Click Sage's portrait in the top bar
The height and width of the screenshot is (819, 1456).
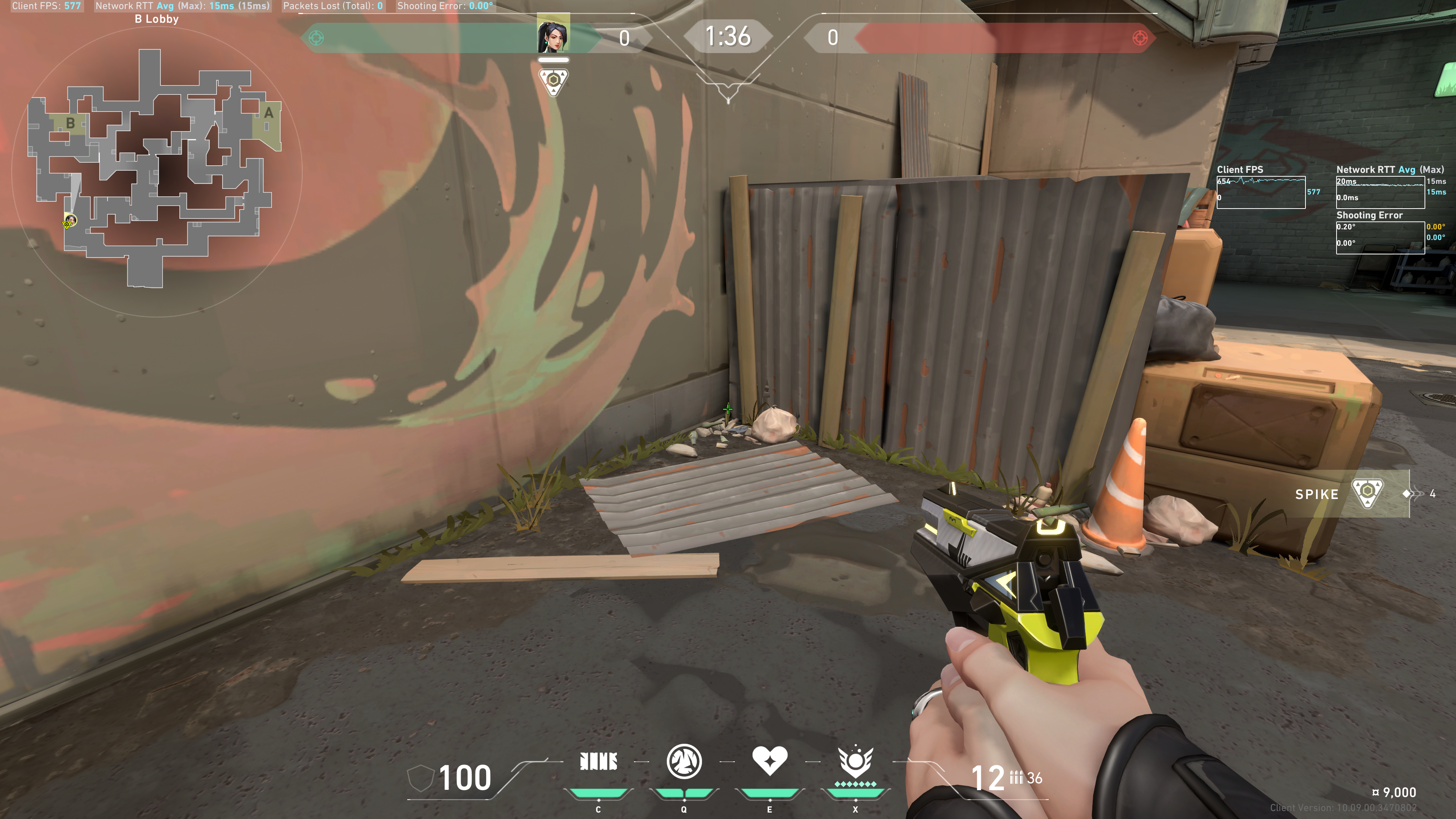(553, 35)
